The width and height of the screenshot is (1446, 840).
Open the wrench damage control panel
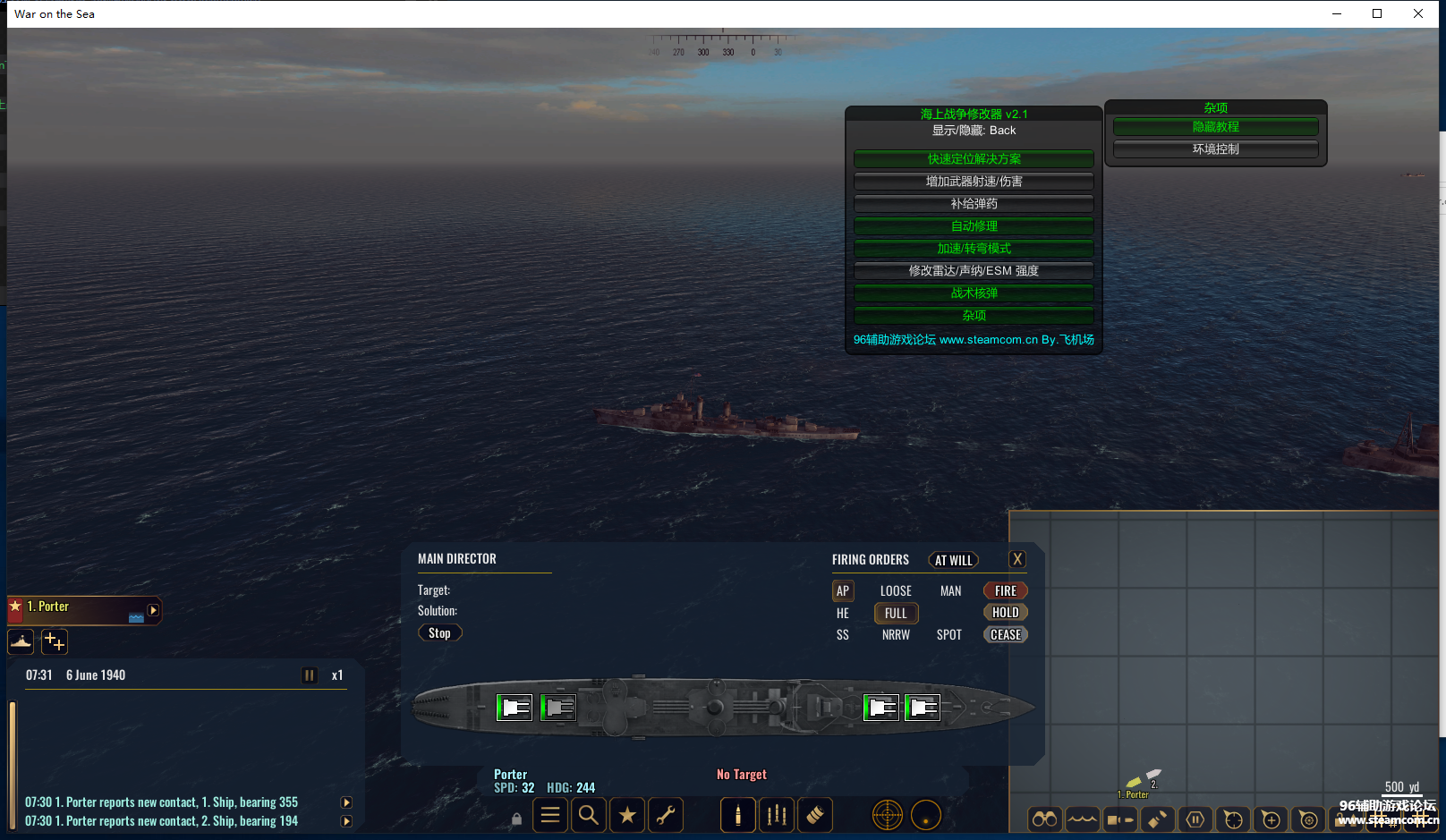tap(666, 815)
